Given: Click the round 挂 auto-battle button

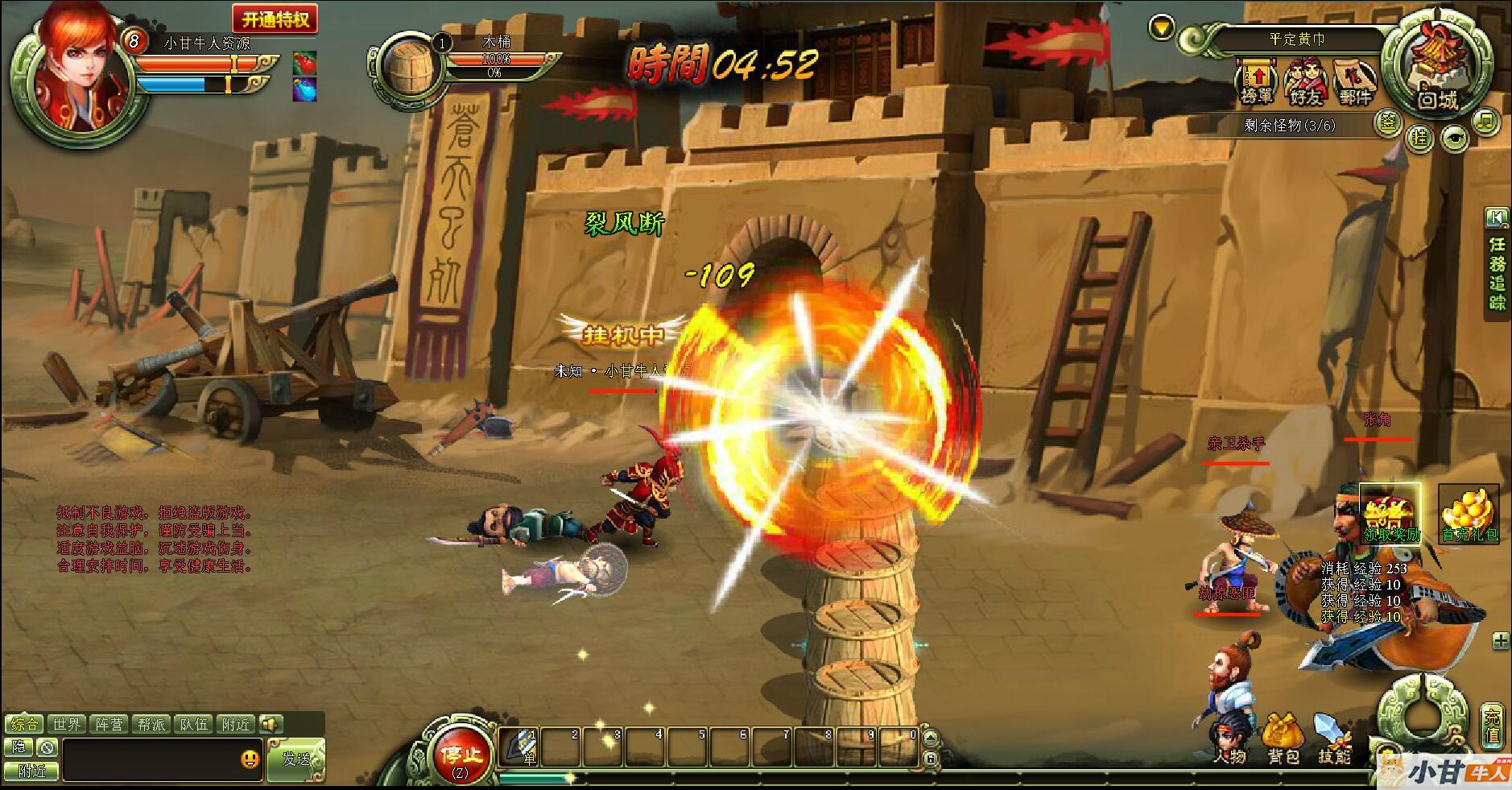Looking at the screenshot, I should [1419, 138].
